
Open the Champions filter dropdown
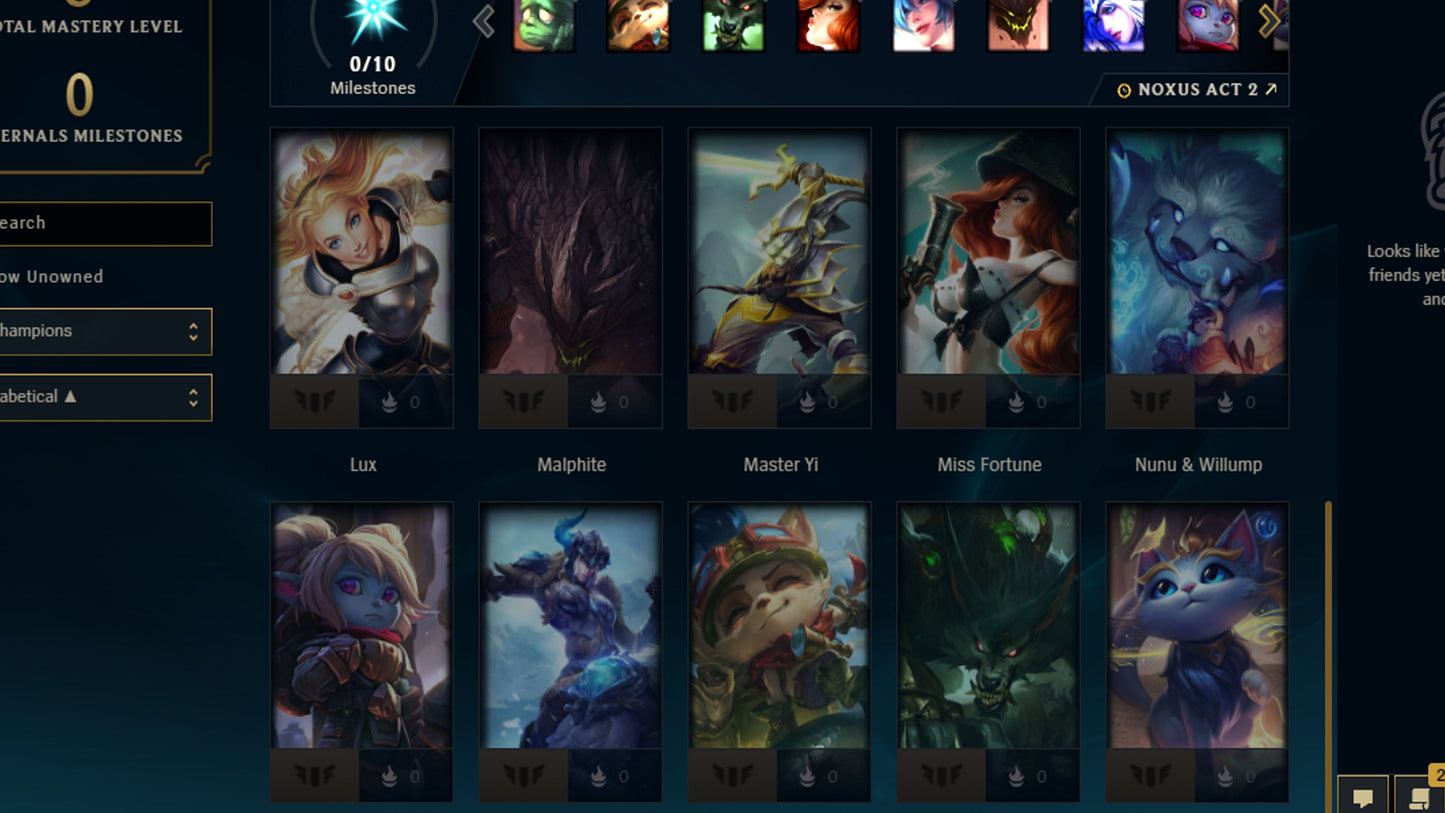105,331
